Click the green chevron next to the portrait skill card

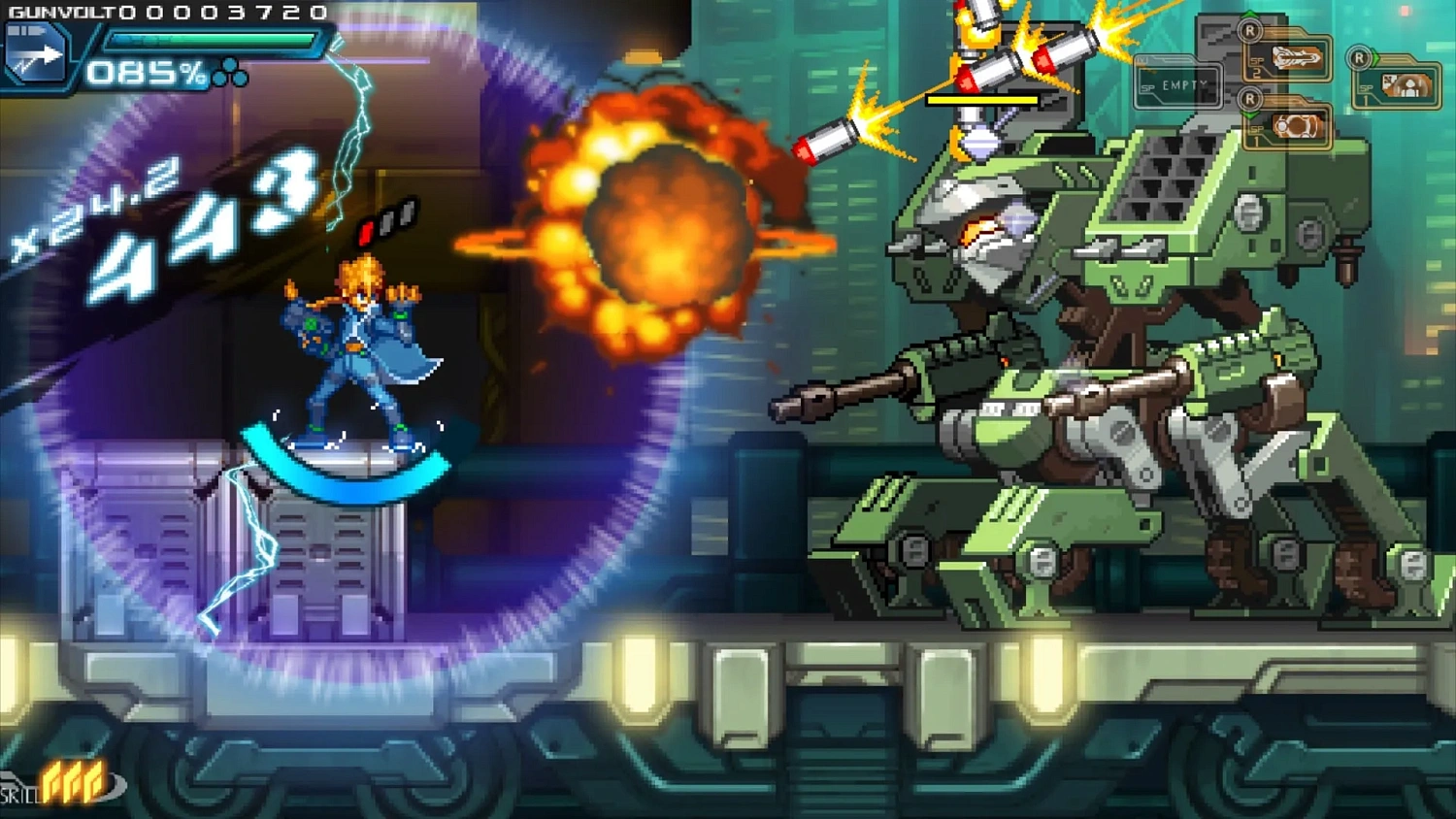[1377, 56]
